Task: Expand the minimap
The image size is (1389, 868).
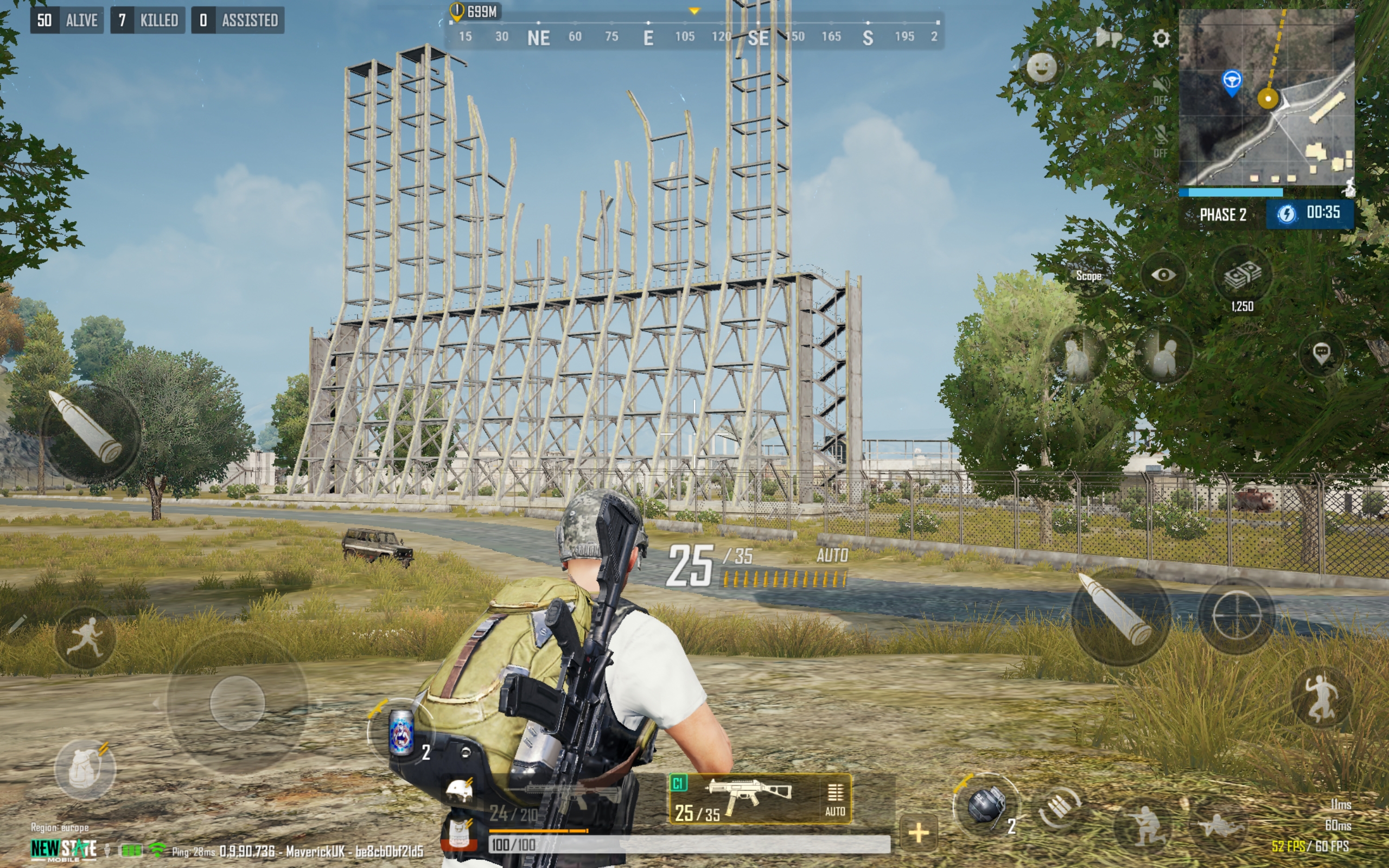Action: [1266, 98]
